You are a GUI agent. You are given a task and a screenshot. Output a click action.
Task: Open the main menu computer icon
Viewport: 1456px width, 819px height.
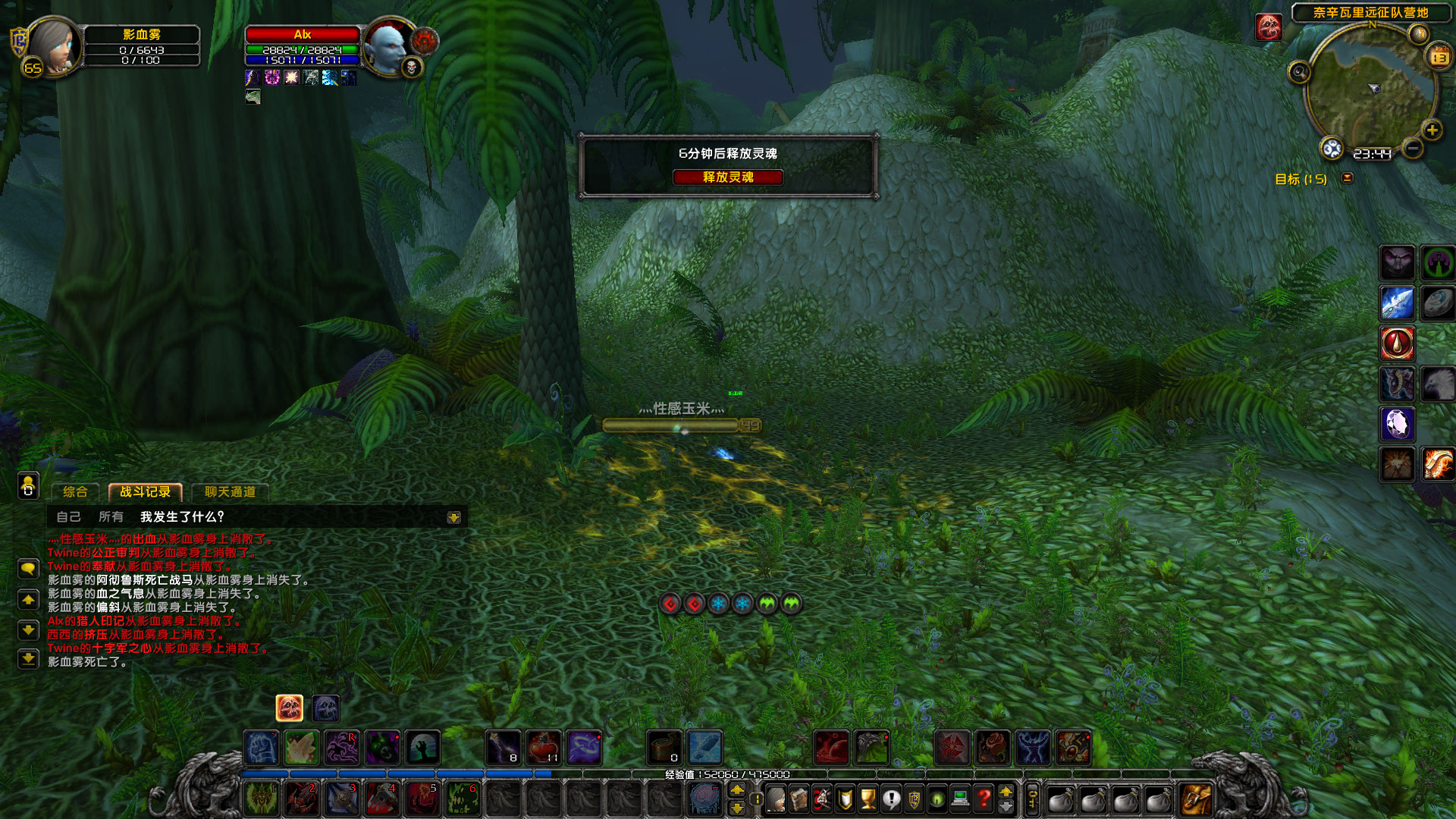[x=960, y=800]
